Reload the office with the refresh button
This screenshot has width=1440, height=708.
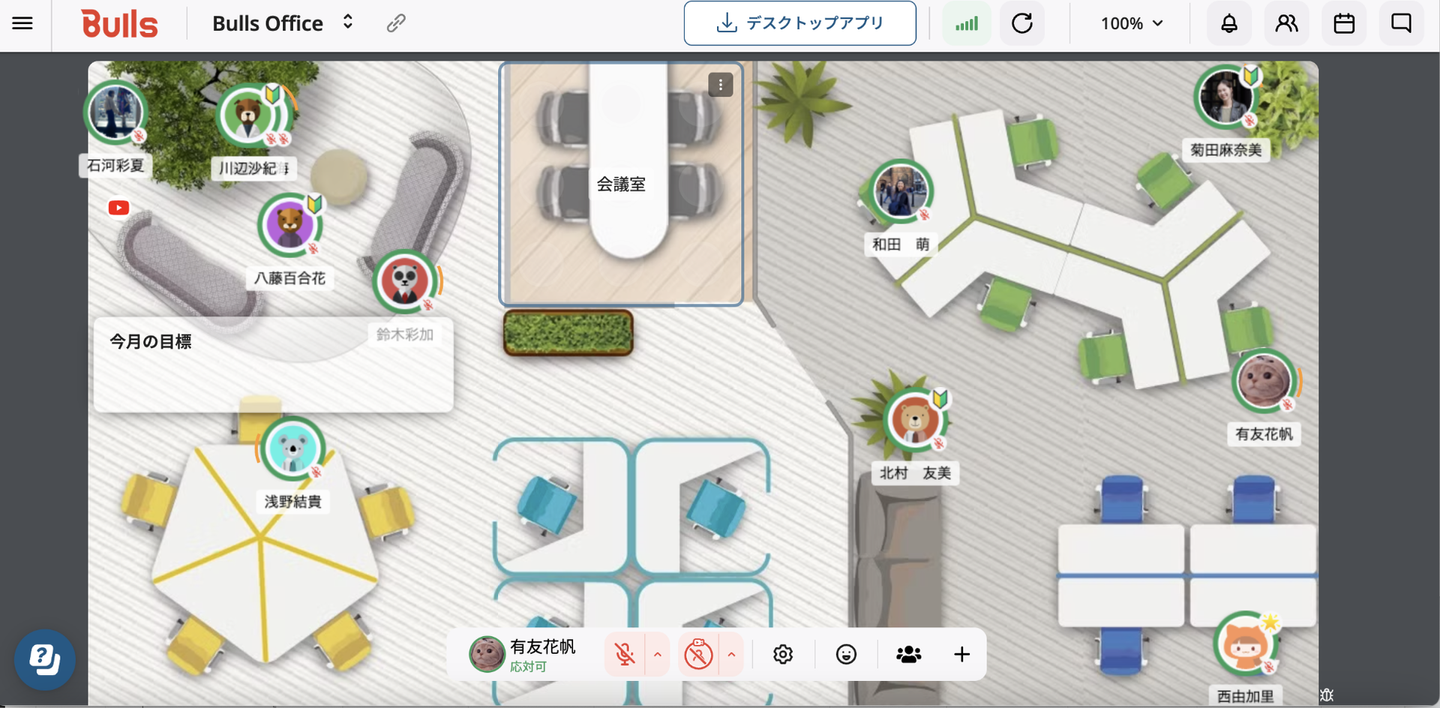click(1022, 23)
